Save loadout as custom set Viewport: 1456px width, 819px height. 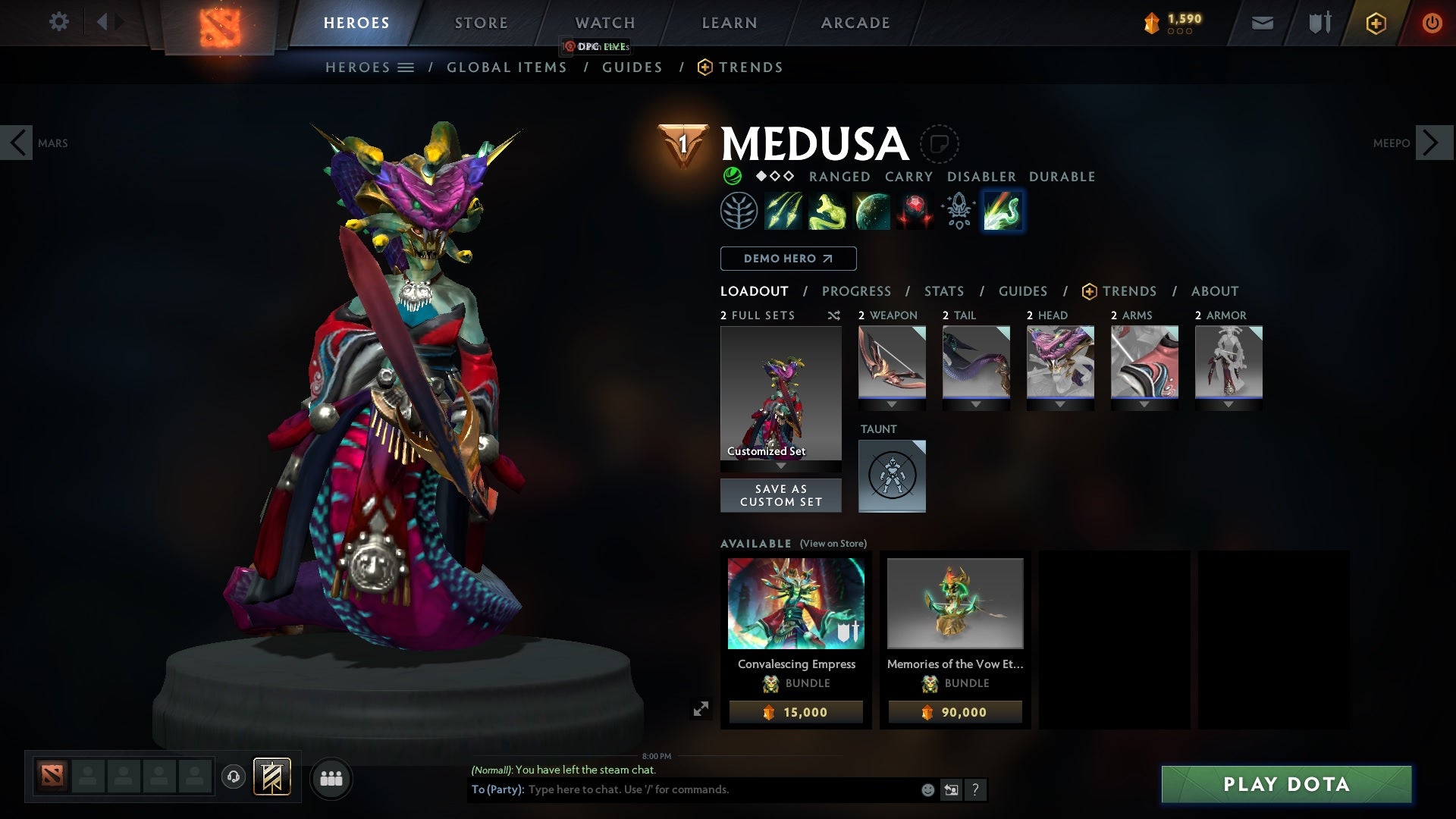point(780,495)
